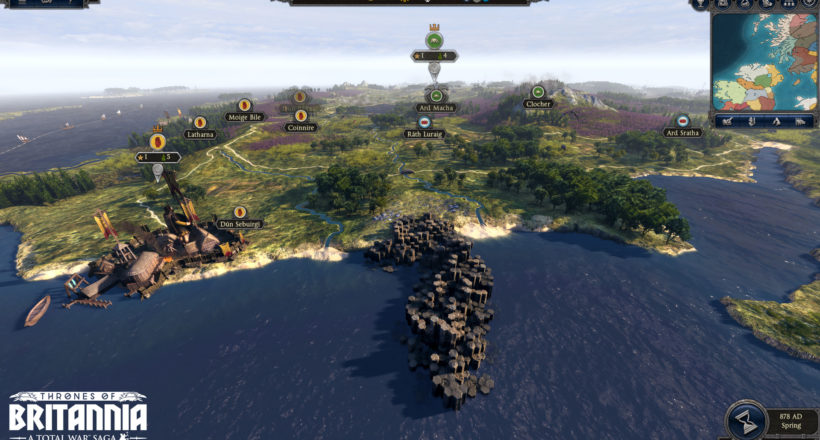Select the Coinnire settlement label

299,127
